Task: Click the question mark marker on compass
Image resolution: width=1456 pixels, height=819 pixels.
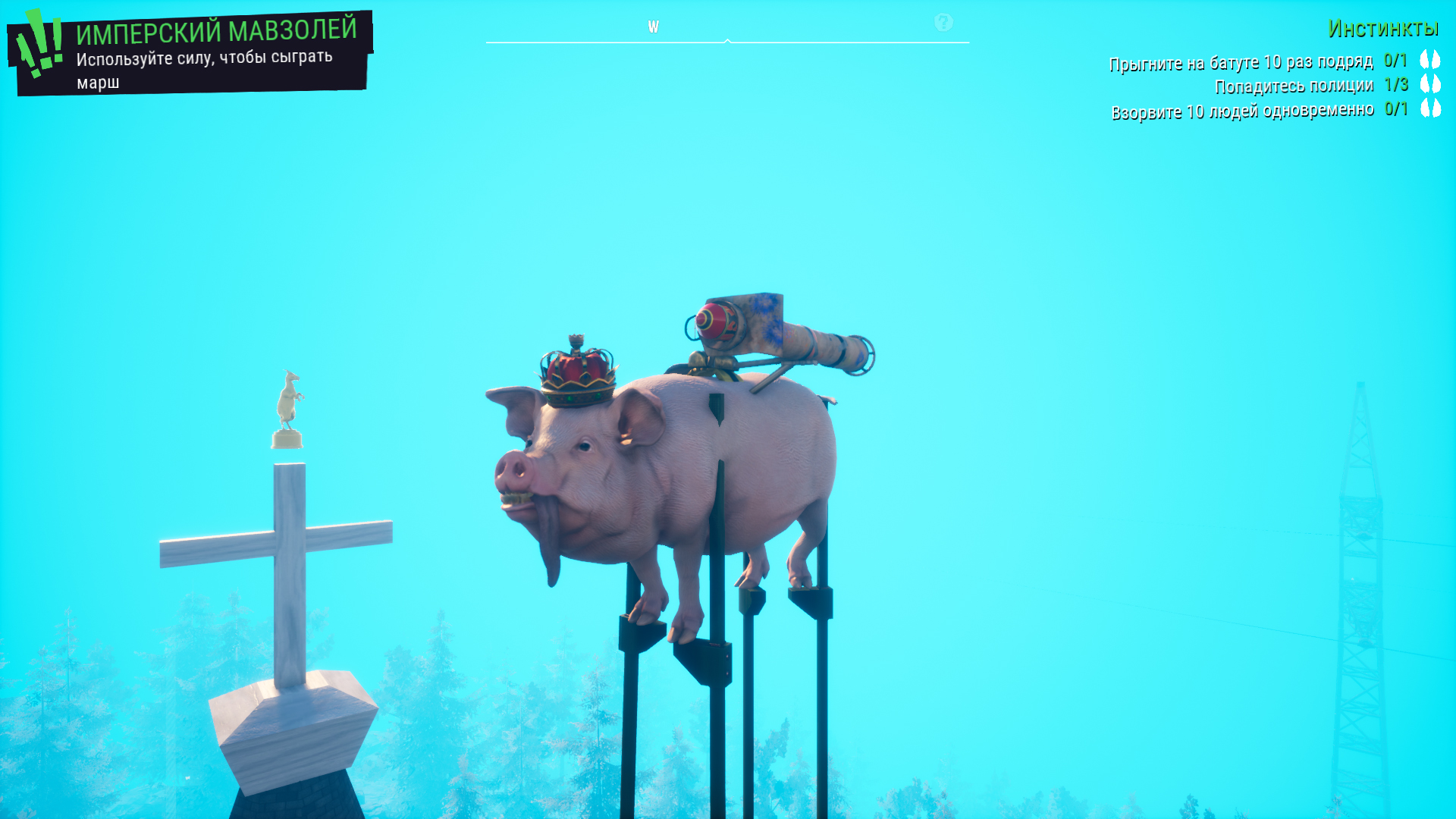Action: click(943, 23)
